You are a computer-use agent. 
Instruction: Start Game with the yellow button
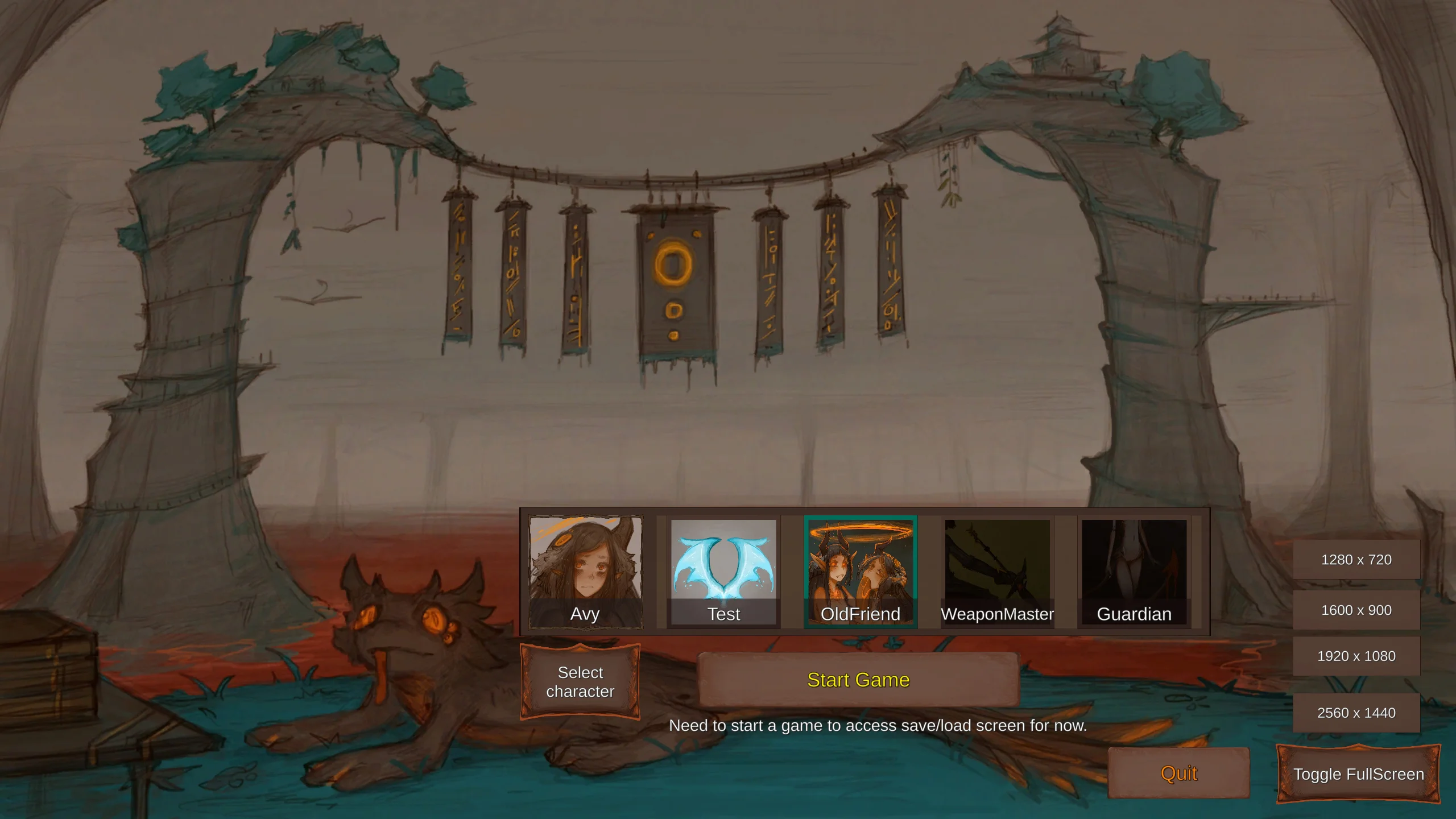[858, 680]
